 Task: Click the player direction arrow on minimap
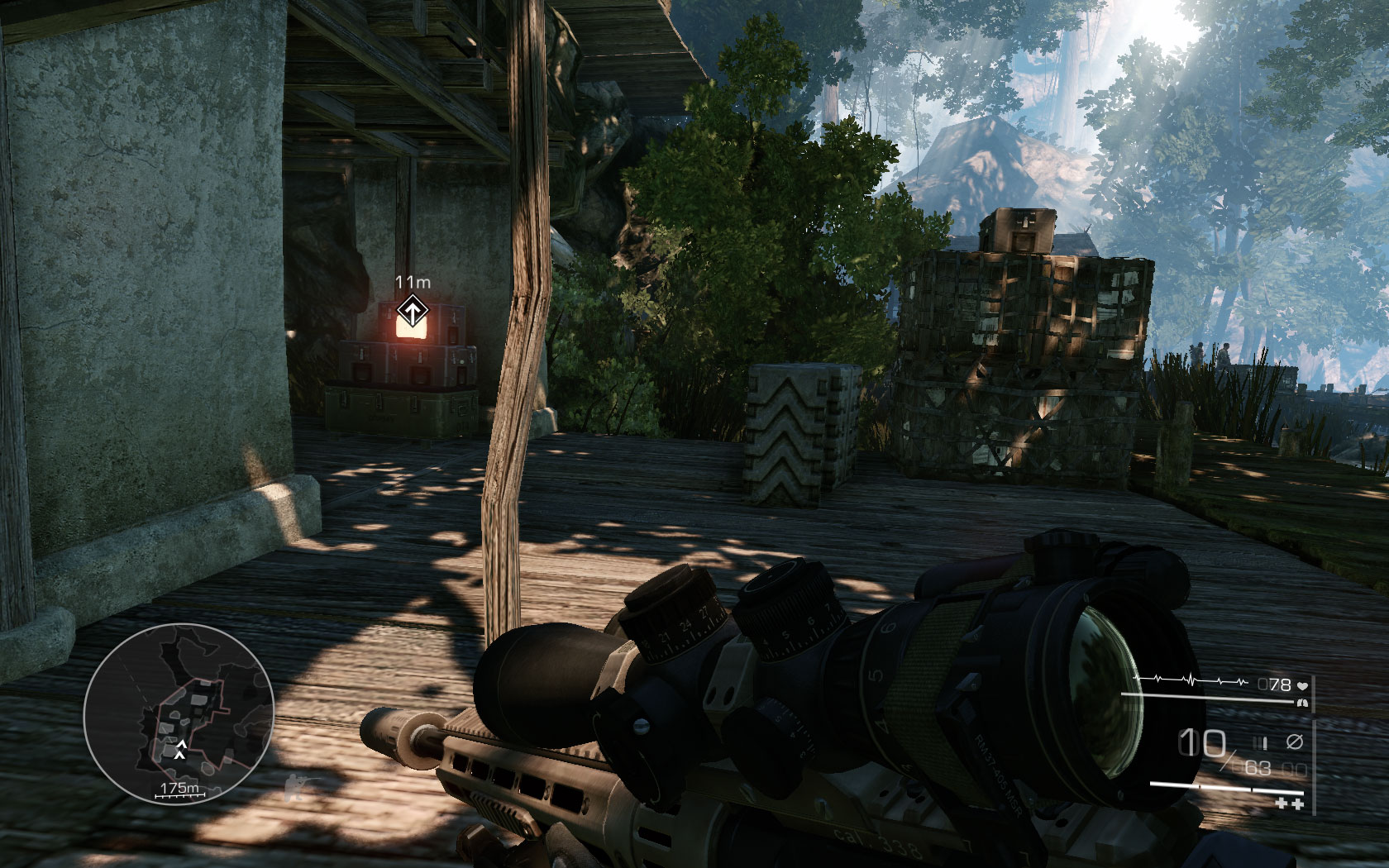tap(181, 748)
